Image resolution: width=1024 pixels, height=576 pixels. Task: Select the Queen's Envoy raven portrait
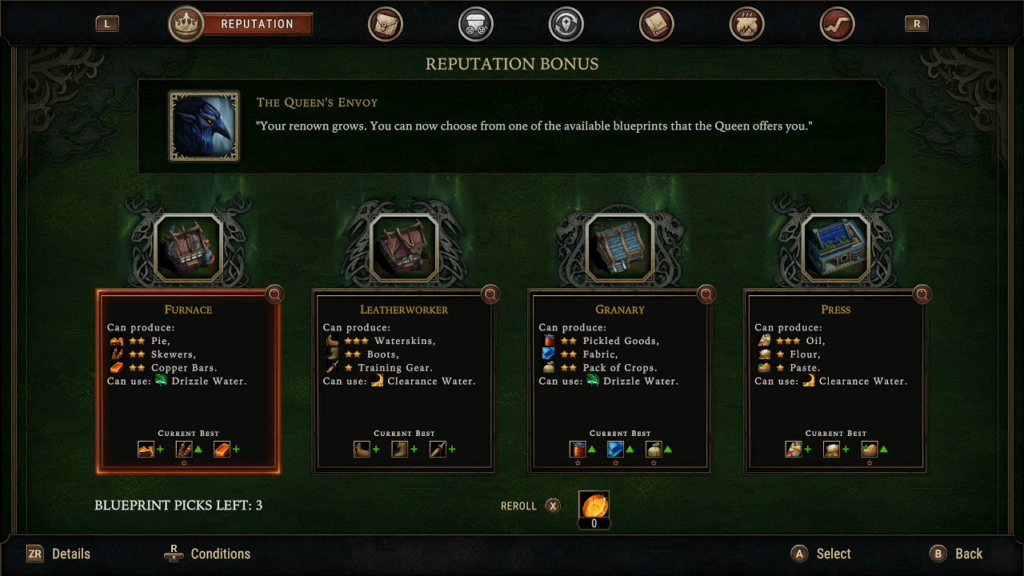point(204,126)
